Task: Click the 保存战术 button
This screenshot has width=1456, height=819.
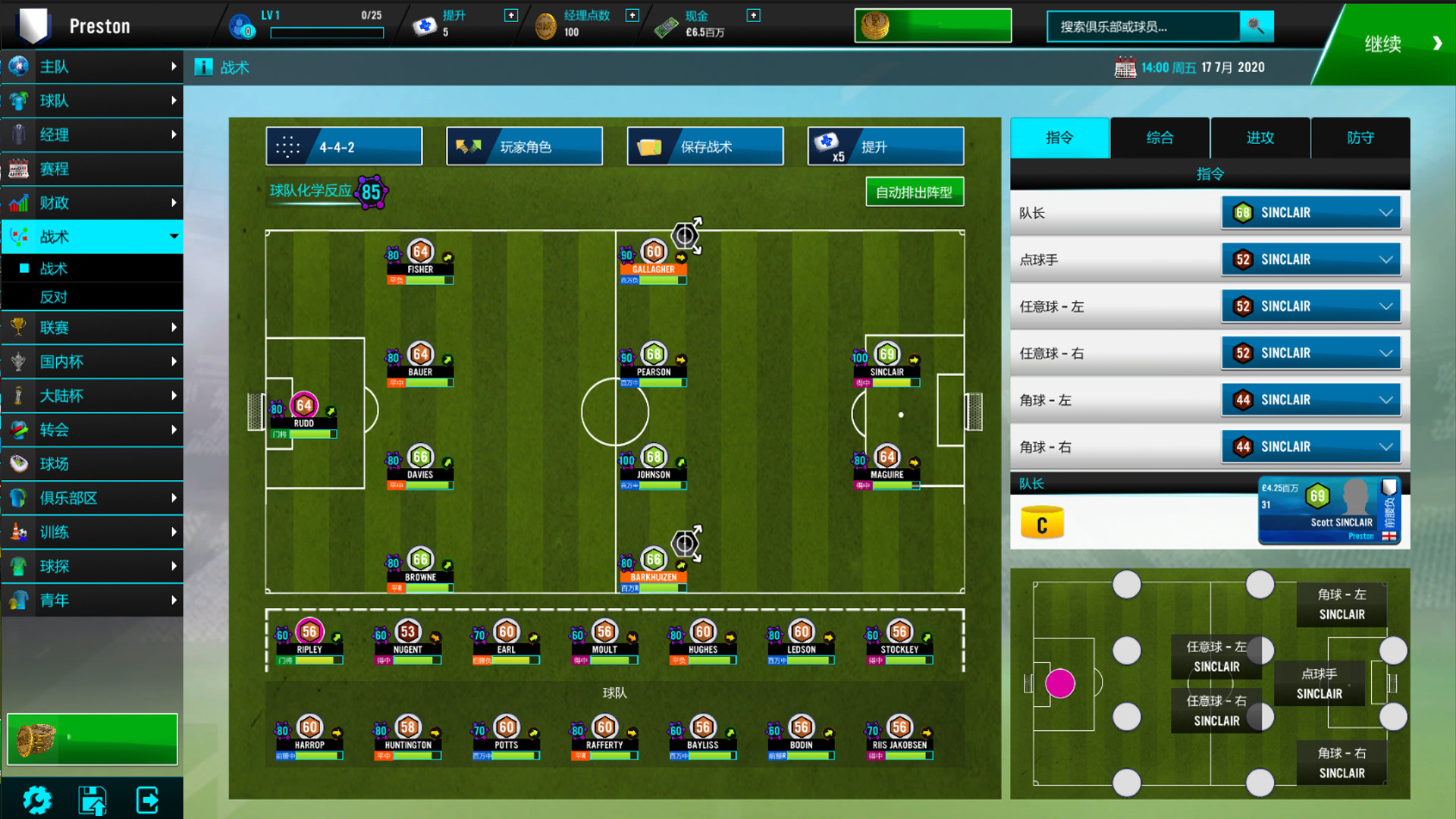Action: pyautogui.click(x=704, y=146)
